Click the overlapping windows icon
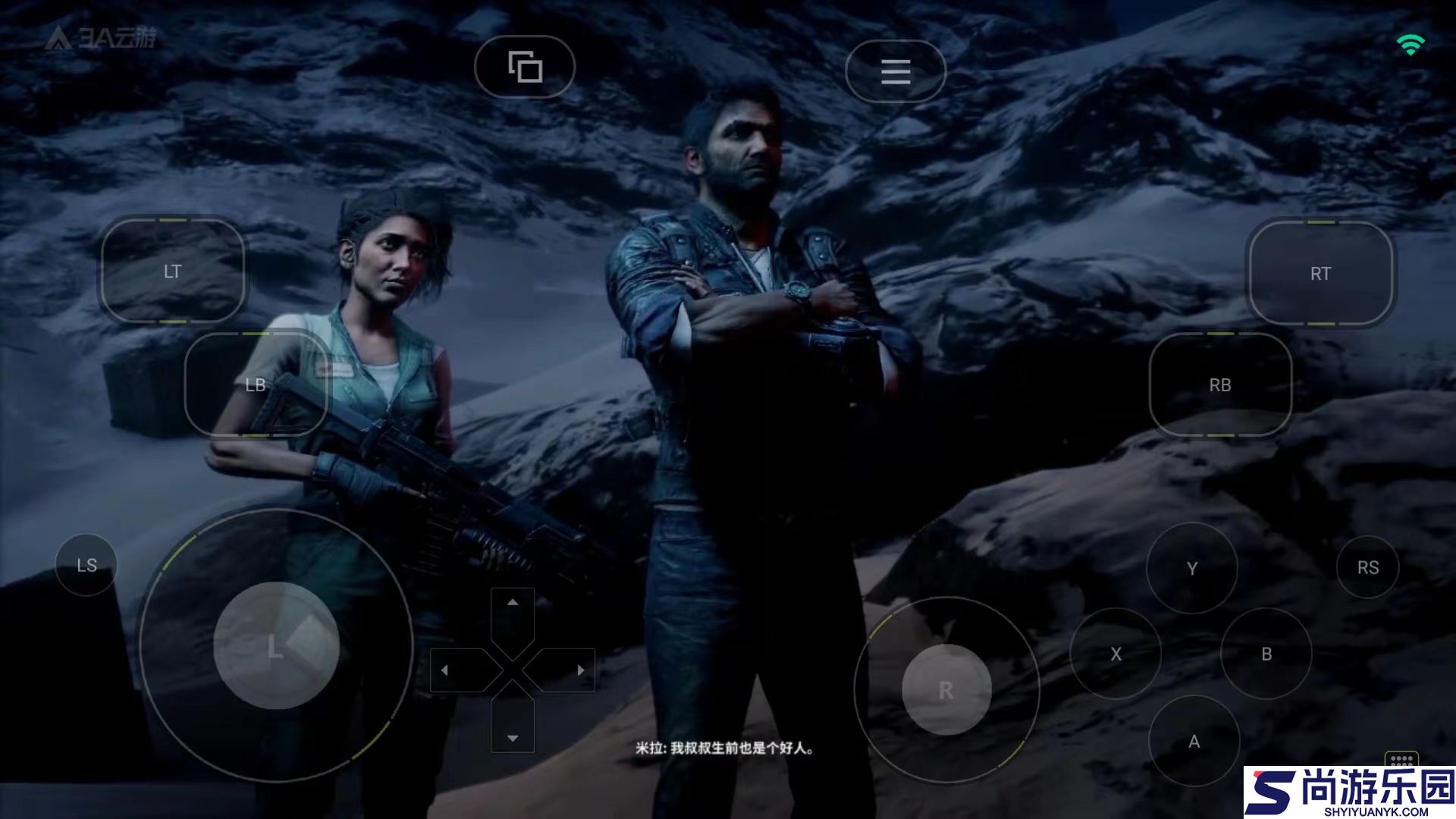Image resolution: width=1456 pixels, height=819 pixels. click(x=525, y=67)
